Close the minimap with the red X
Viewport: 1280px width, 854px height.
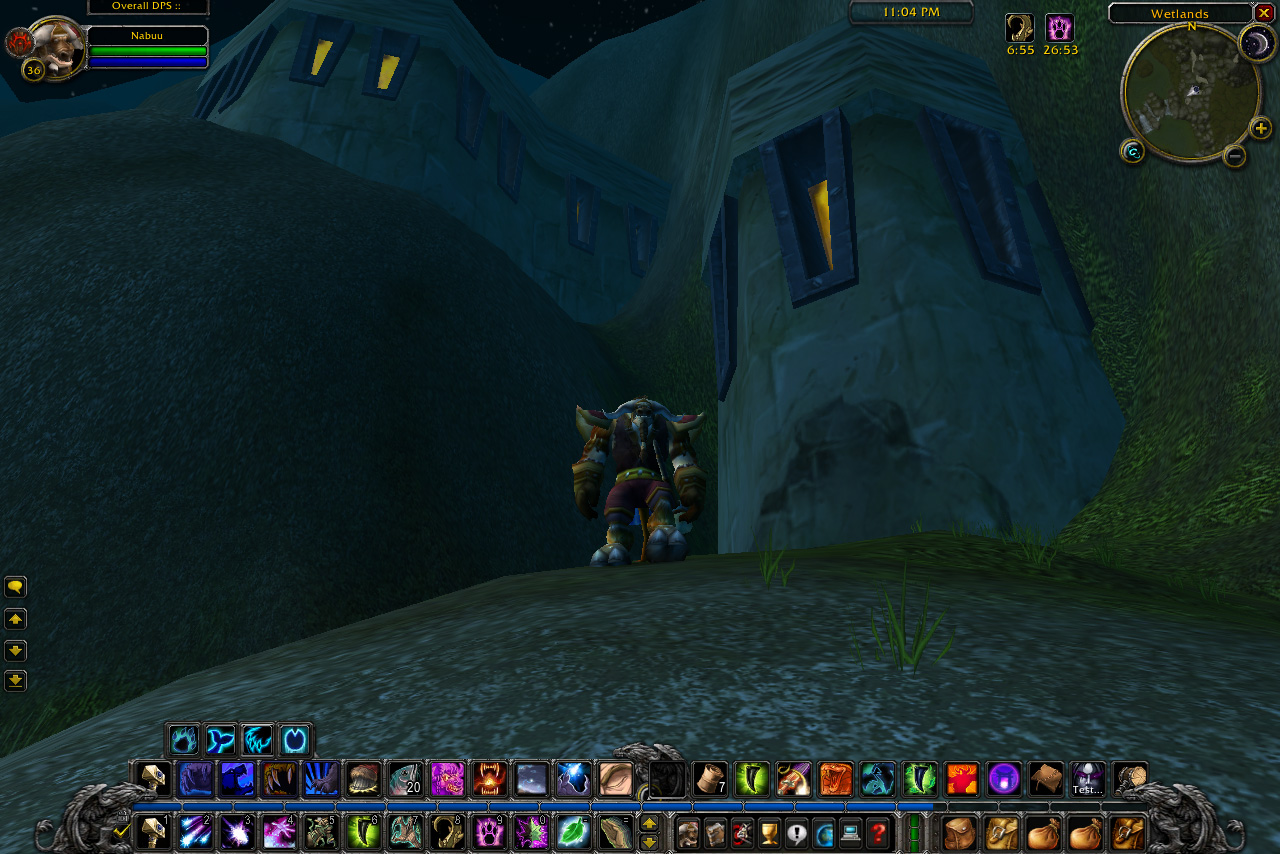pos(1264,13)
